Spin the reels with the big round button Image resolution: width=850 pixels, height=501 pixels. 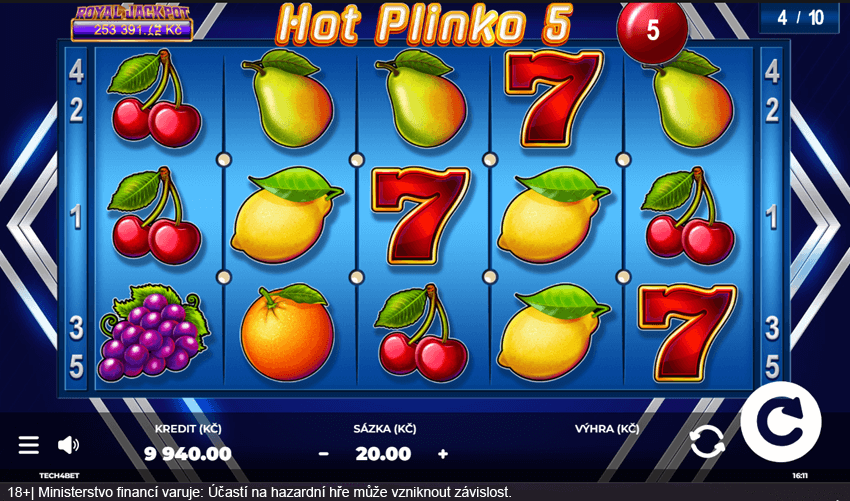tap(781, 422)
